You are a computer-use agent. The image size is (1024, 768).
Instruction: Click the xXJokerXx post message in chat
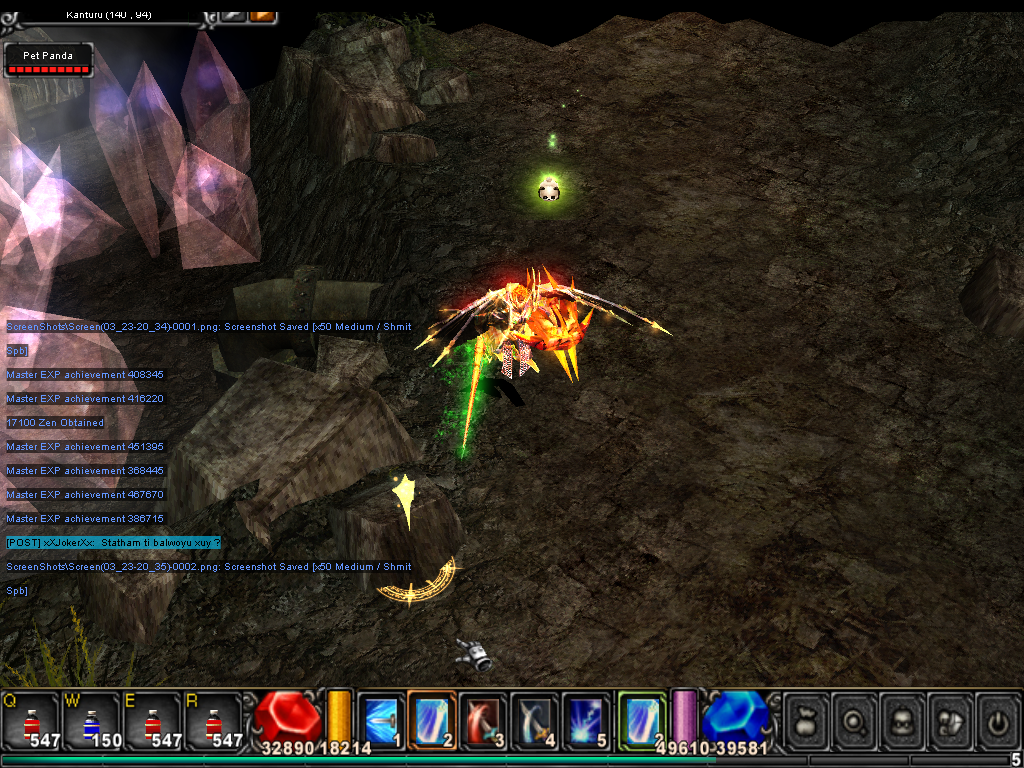112,542
